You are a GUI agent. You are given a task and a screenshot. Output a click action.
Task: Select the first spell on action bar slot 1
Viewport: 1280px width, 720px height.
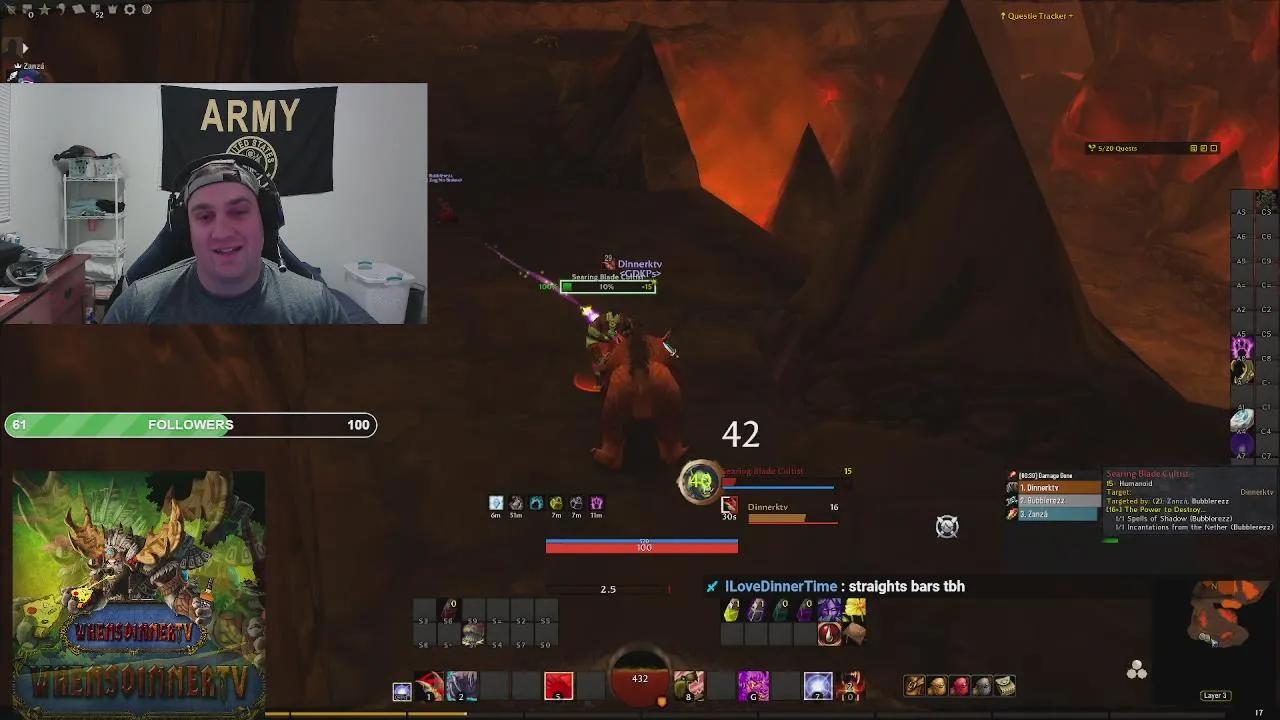coord(428,687)
